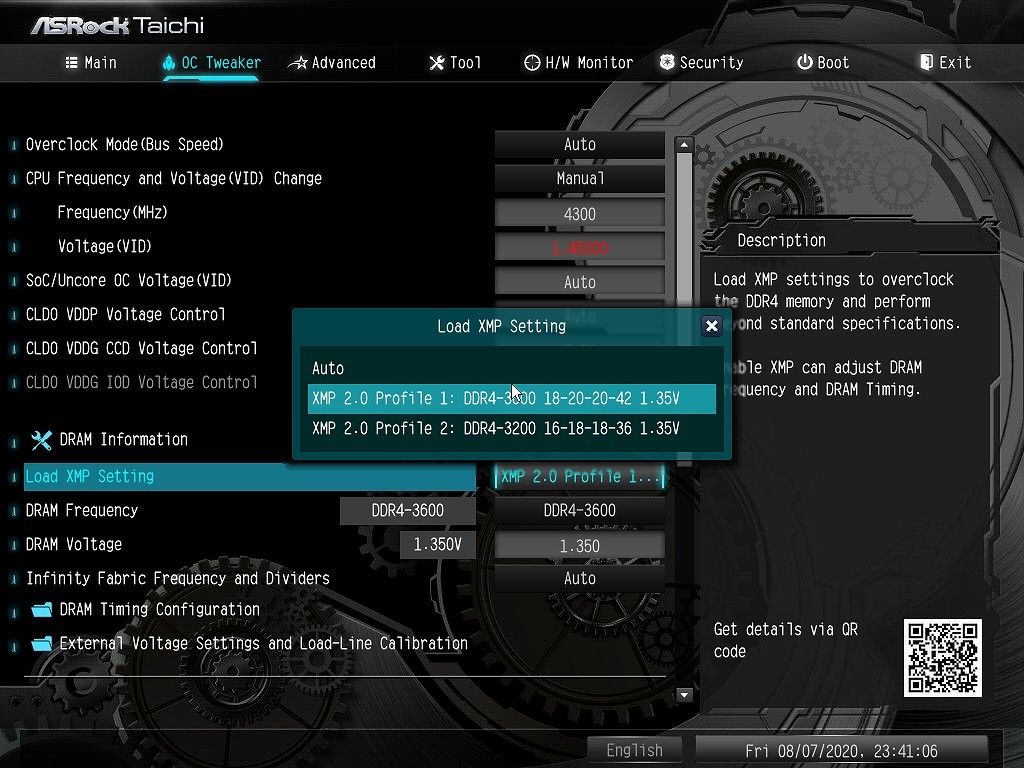The height and width of the screenshot is (768, 1024).
Task: Go to the Tool tab
Action: click(455, 62)
